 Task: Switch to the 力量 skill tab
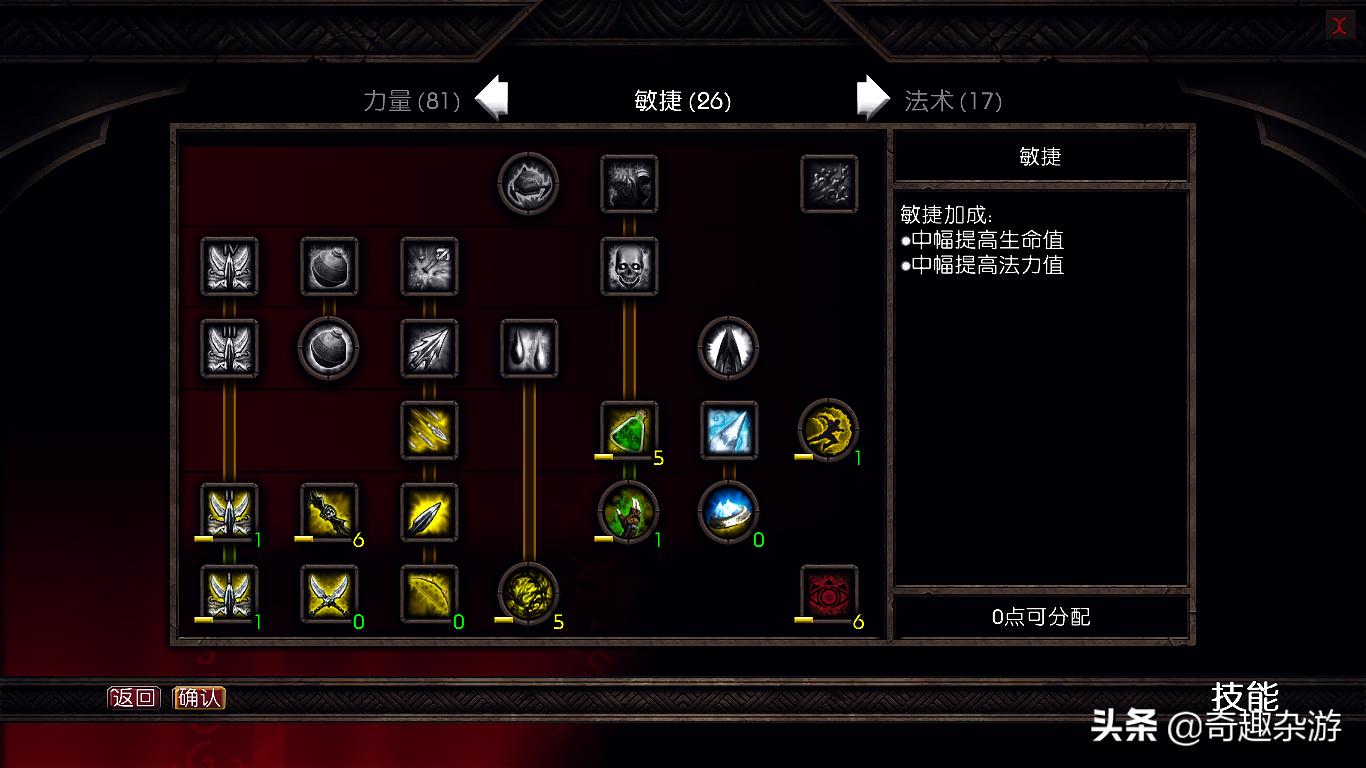tap(410, 101)
